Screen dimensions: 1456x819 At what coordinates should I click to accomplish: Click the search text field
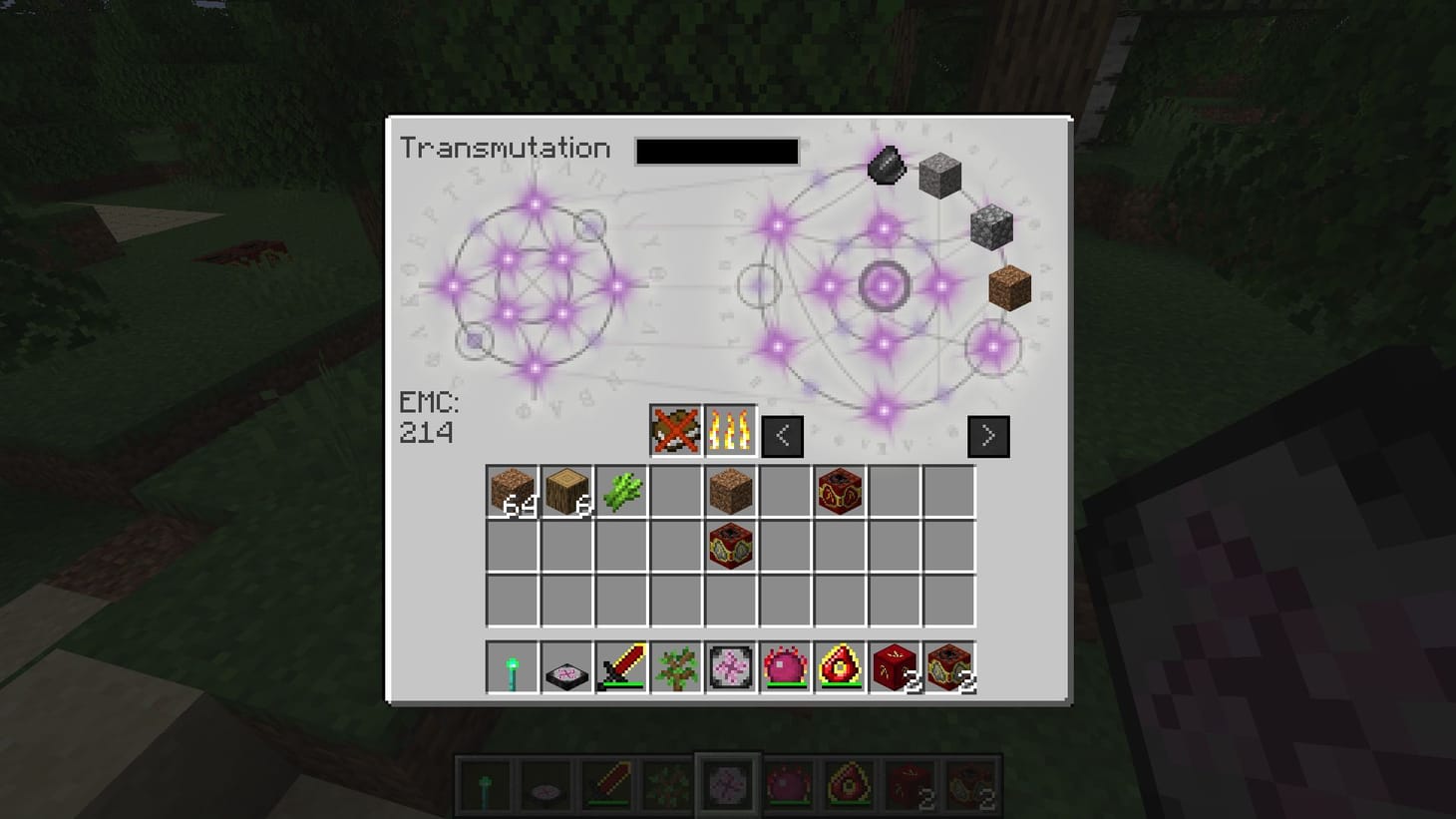click(716, 151)
